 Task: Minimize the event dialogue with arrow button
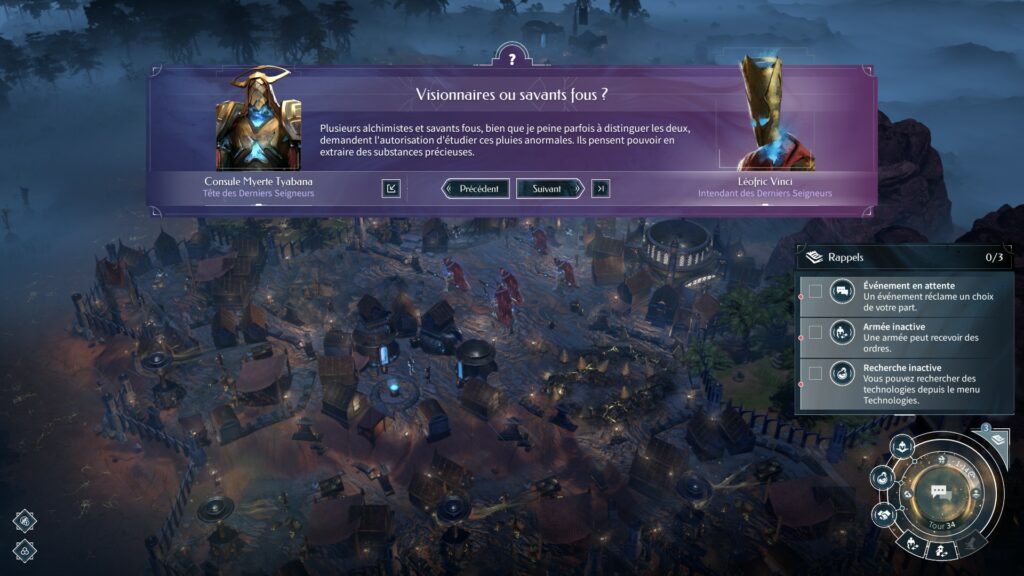pyautogui.click(x=391, y=188)
